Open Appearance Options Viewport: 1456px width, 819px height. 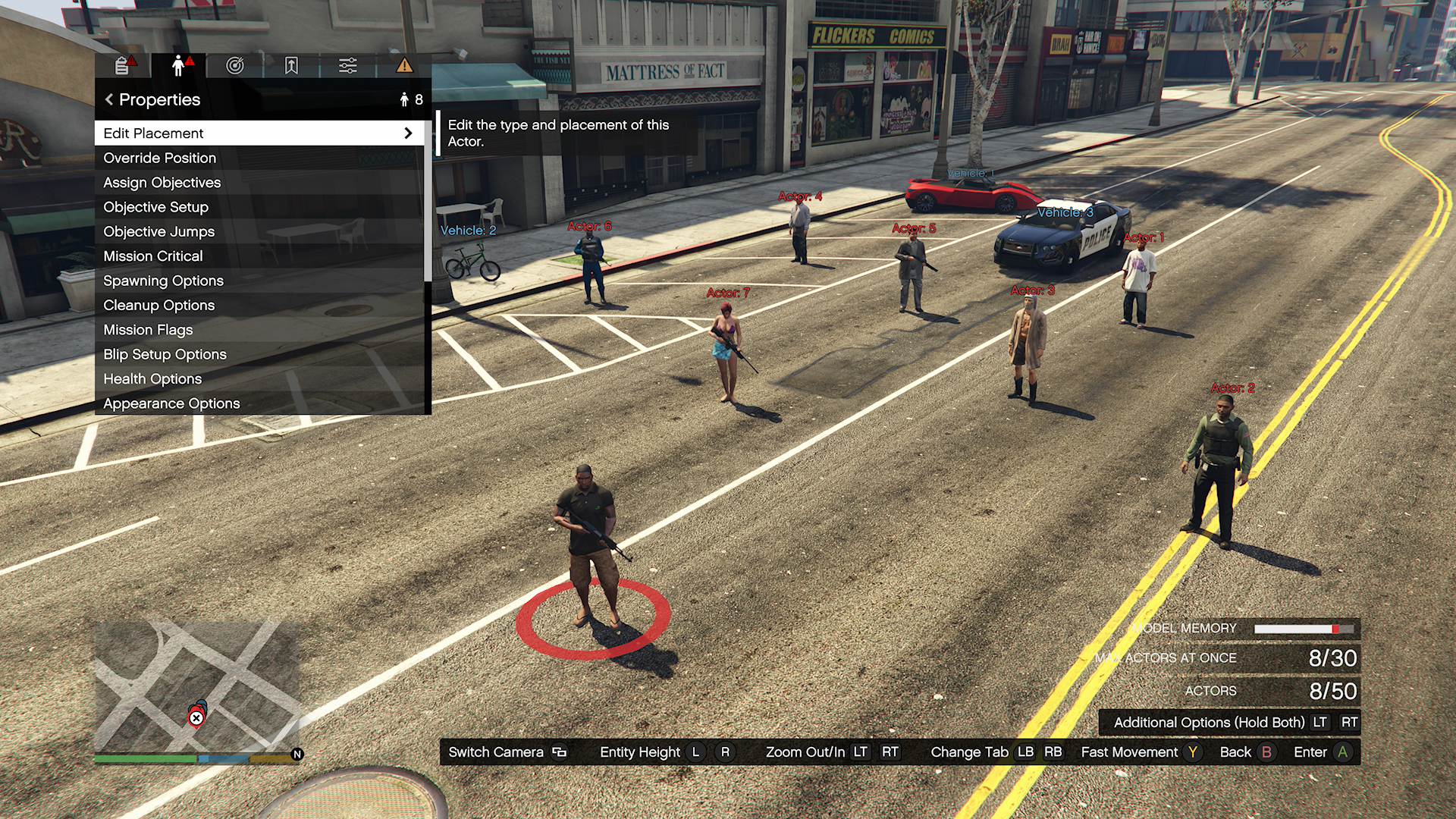258,403
